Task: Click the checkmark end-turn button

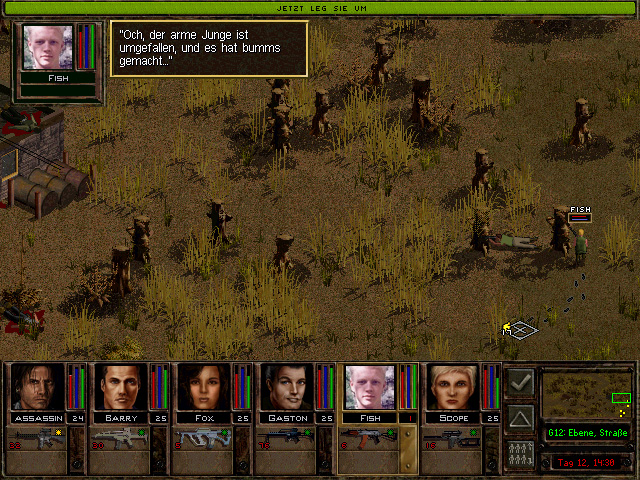Action: click(520, 382)
